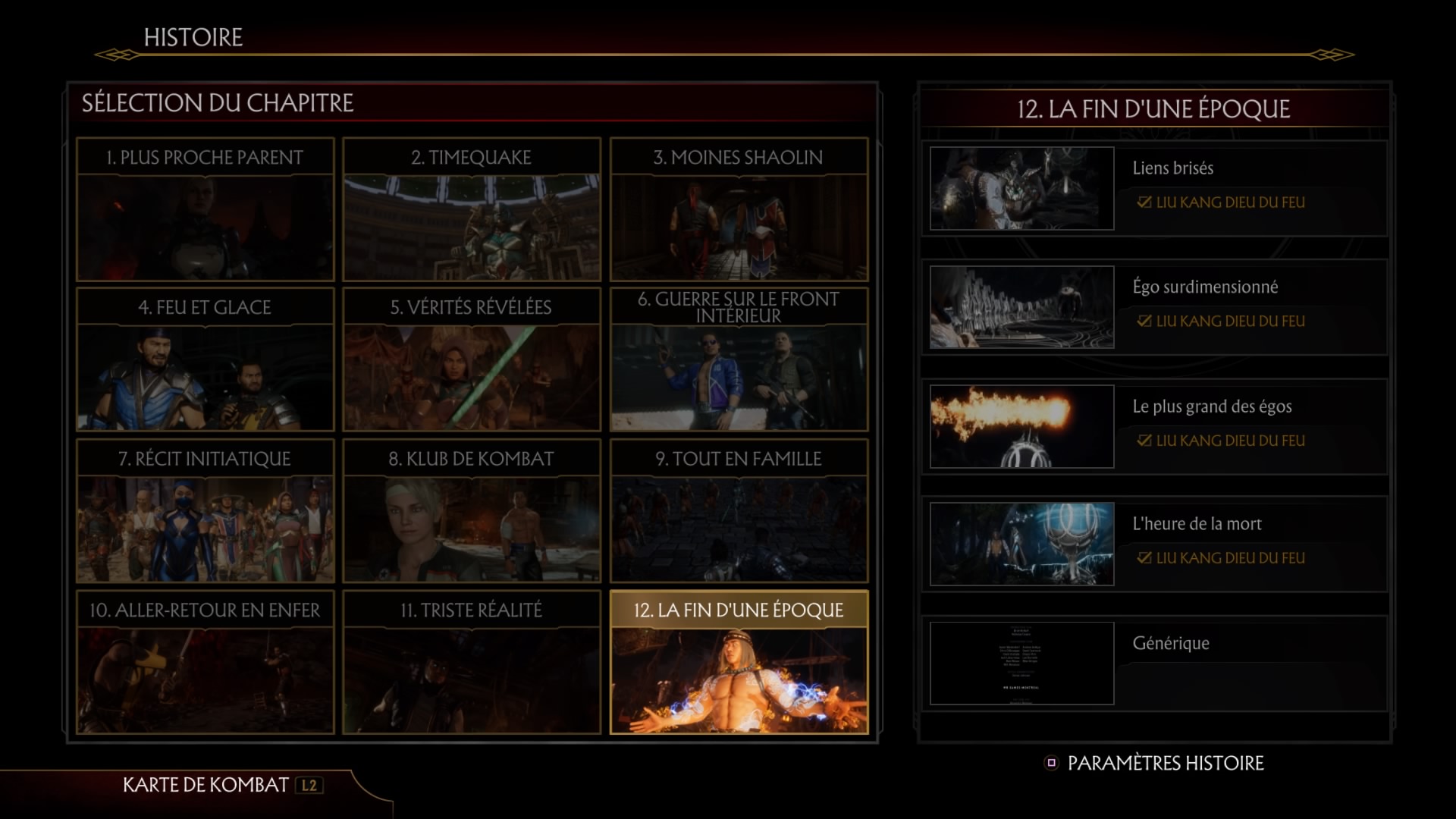Screen dimensions: 1456x819
Task: Open Guerre sur le Front Intérieur chapter
Action: tap(739, 359)
